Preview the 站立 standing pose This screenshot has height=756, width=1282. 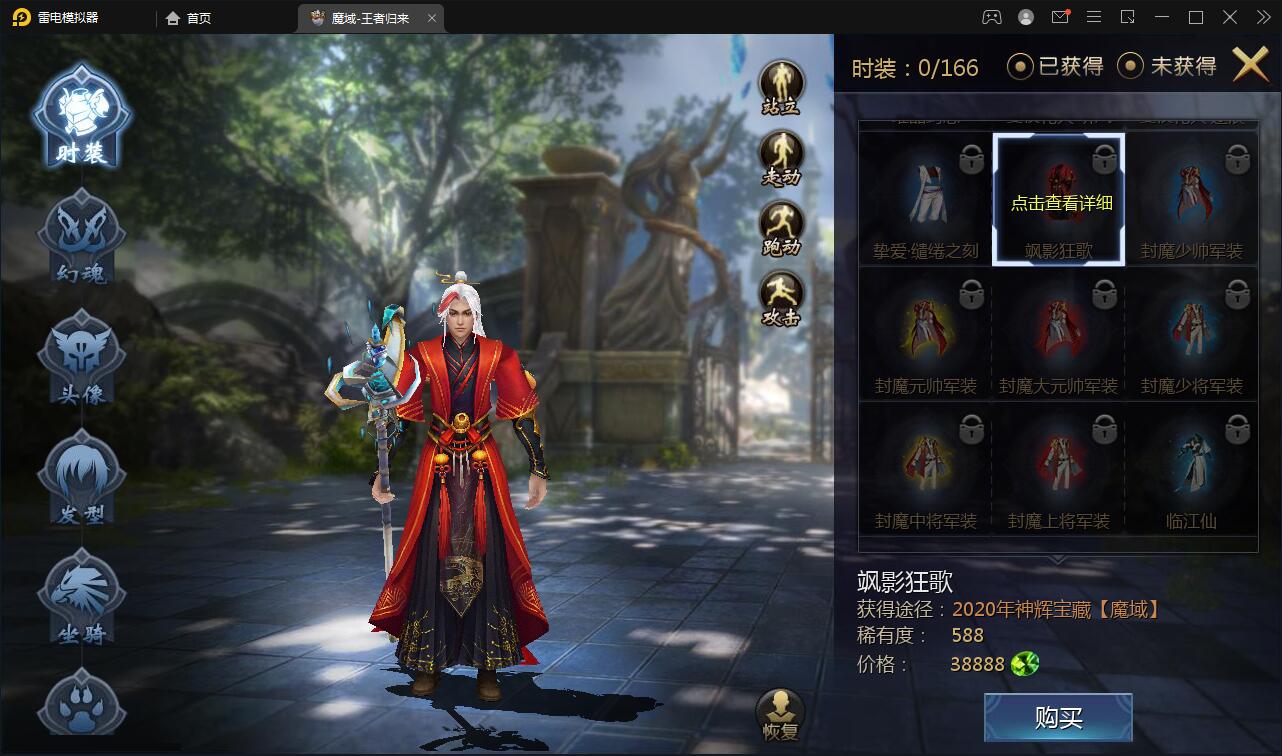click(781, 87)
